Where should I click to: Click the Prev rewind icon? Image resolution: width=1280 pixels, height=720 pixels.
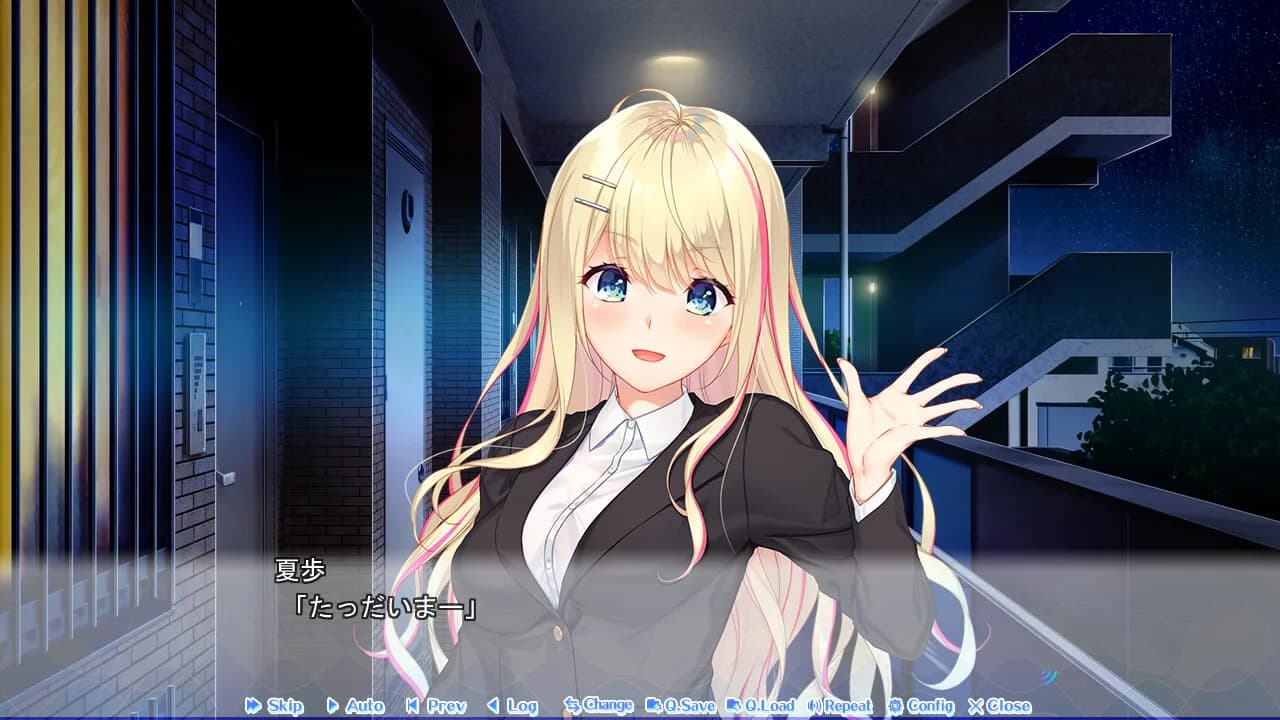pyautogui.click(x=412, y=706)
